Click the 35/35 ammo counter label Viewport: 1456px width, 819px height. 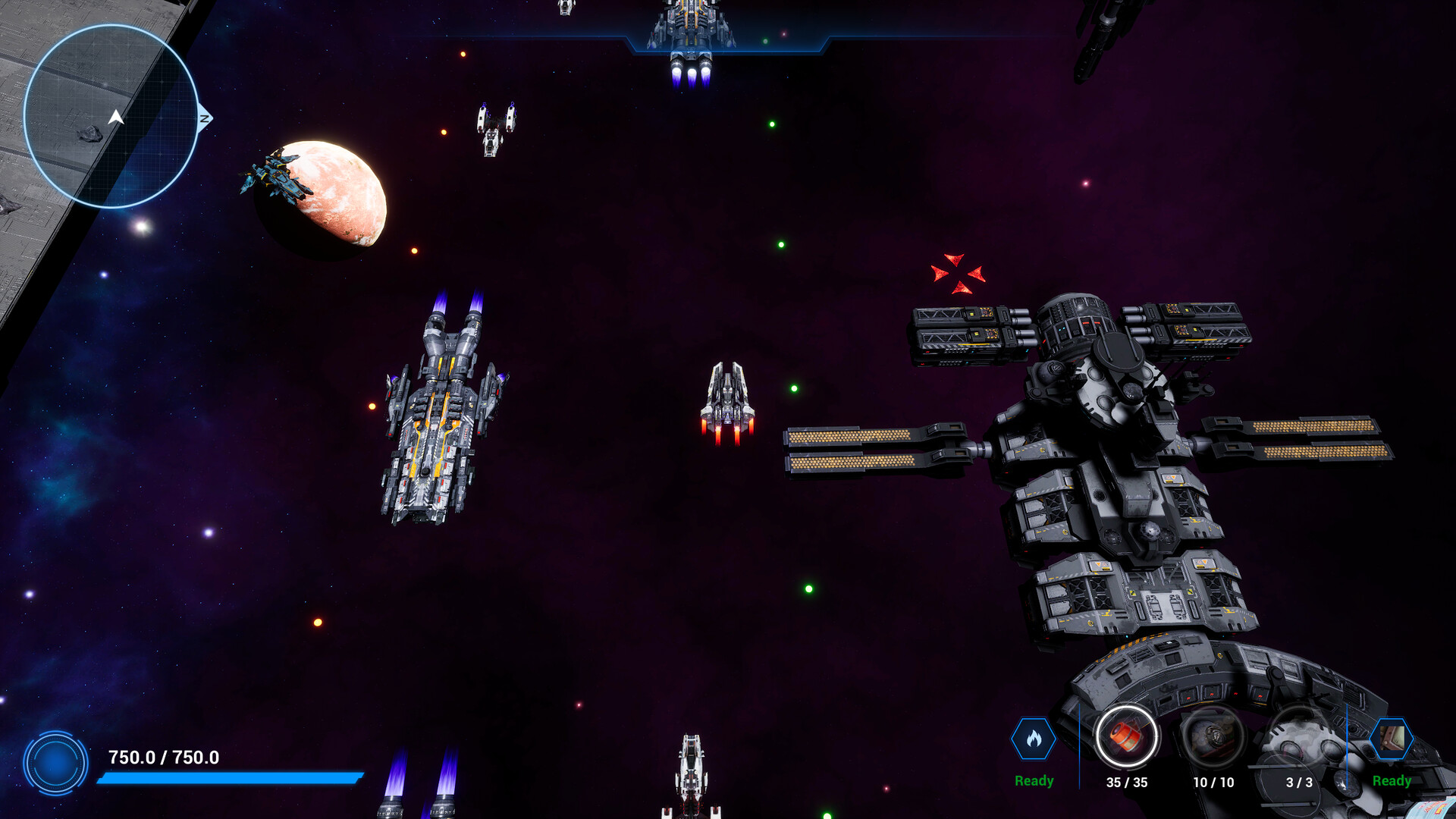pos(1128,781)
